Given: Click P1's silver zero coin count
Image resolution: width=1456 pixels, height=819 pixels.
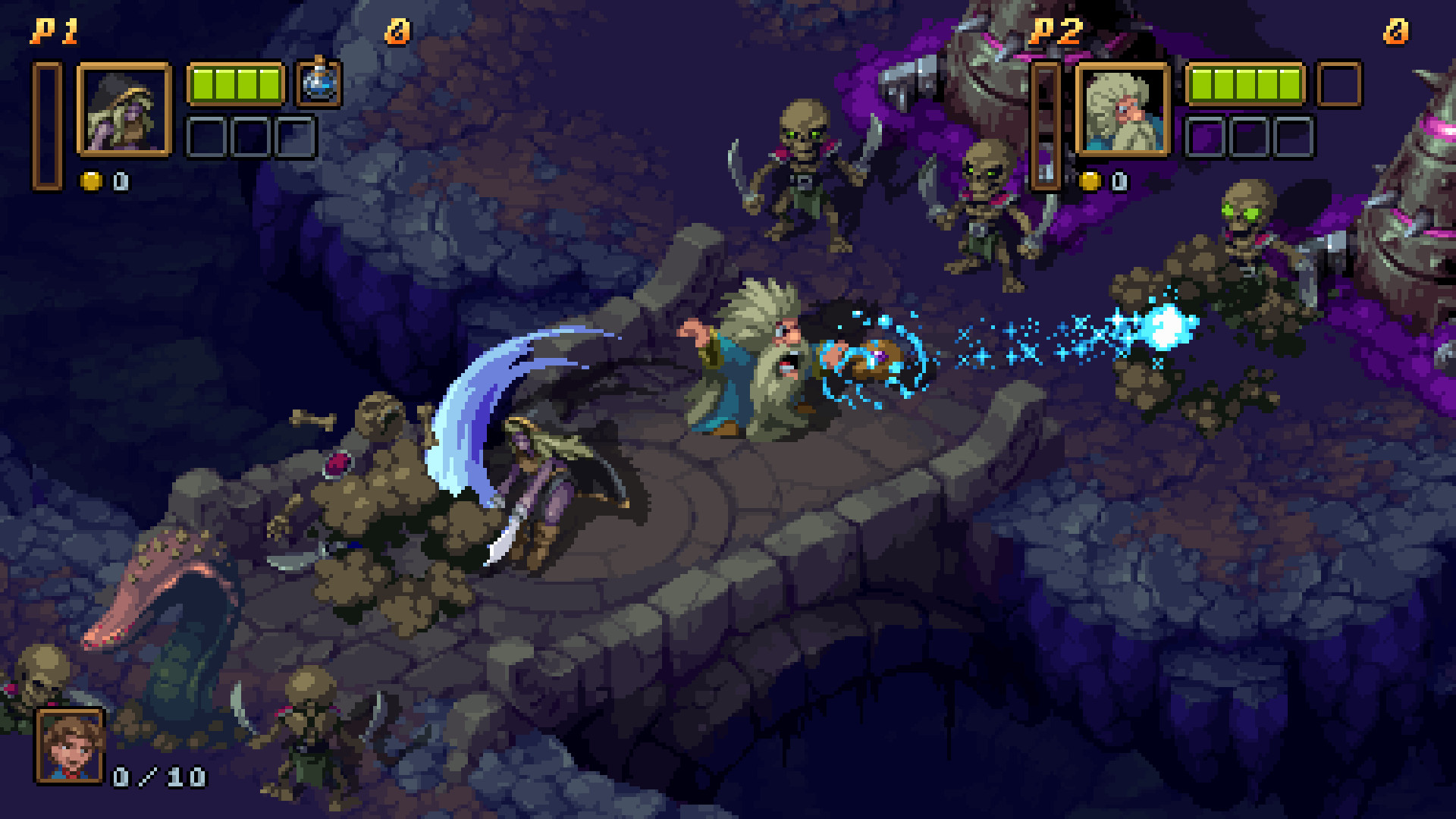Looking at the screenshot, I should click(x=120, y=182).
